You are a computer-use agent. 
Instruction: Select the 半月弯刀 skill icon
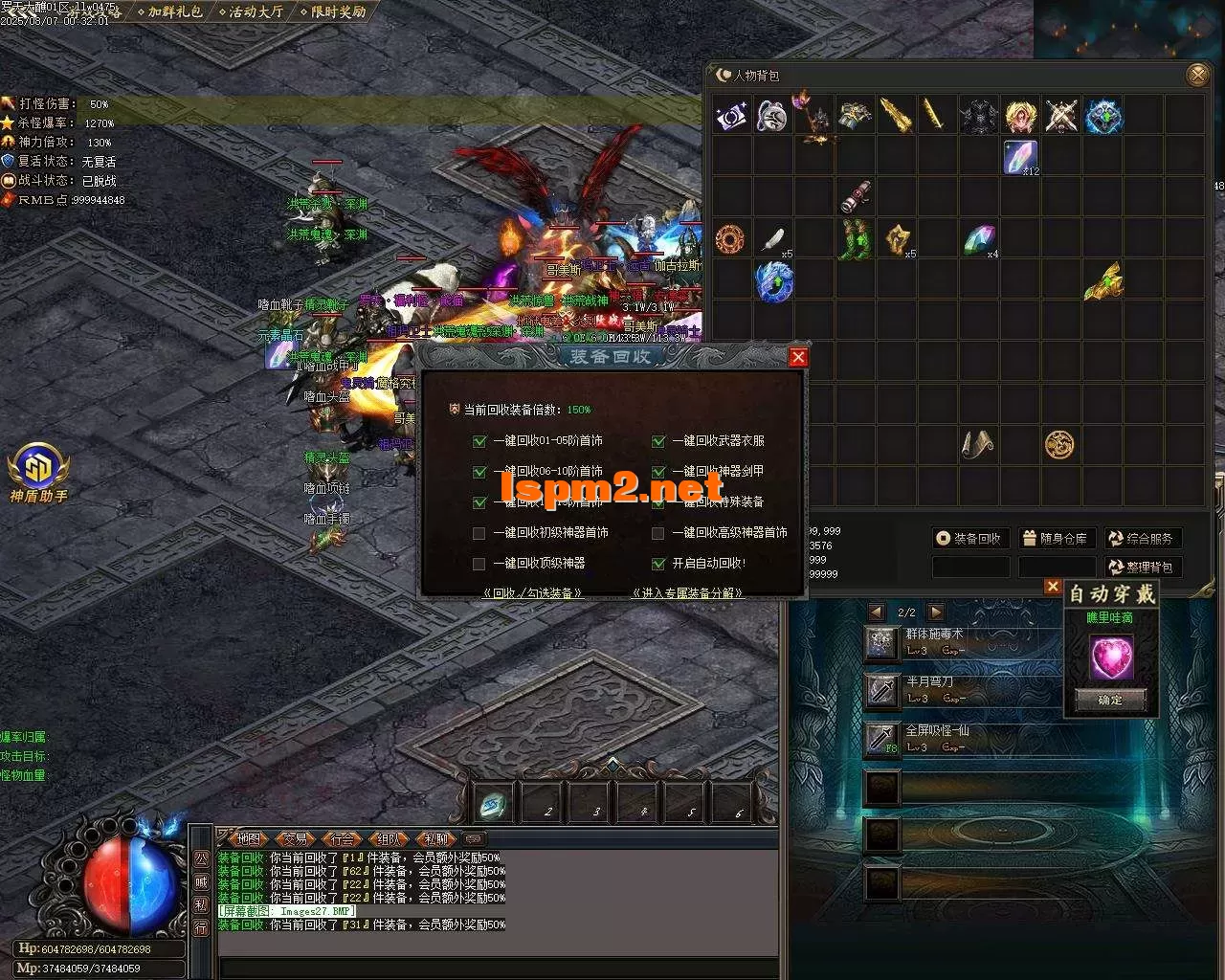point(881,690)
